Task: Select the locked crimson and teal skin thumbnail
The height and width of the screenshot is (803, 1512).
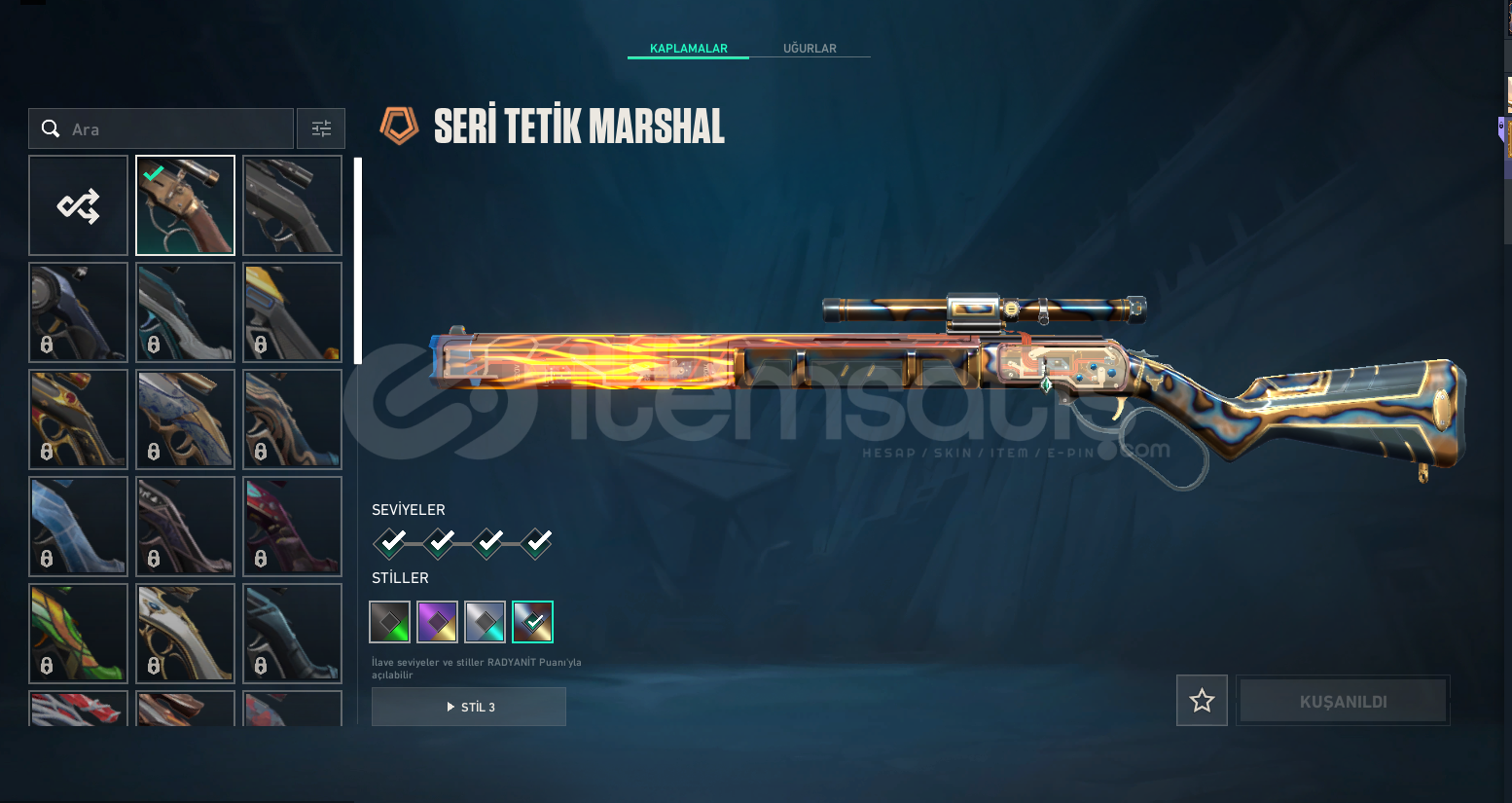Action: pyautogui.click(x=292, y=526)
